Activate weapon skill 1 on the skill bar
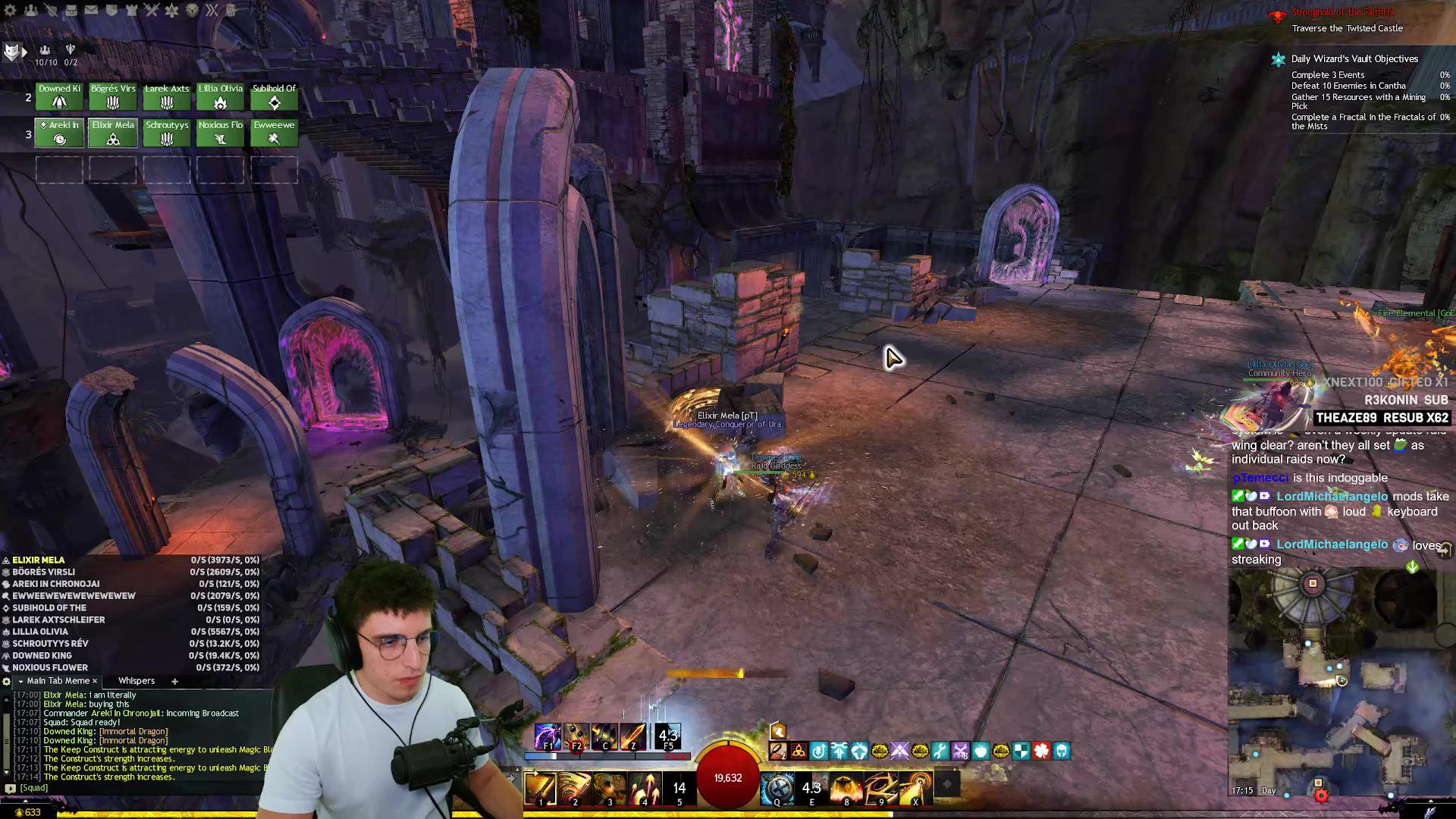1456x819 pixels. coord(540,789)
